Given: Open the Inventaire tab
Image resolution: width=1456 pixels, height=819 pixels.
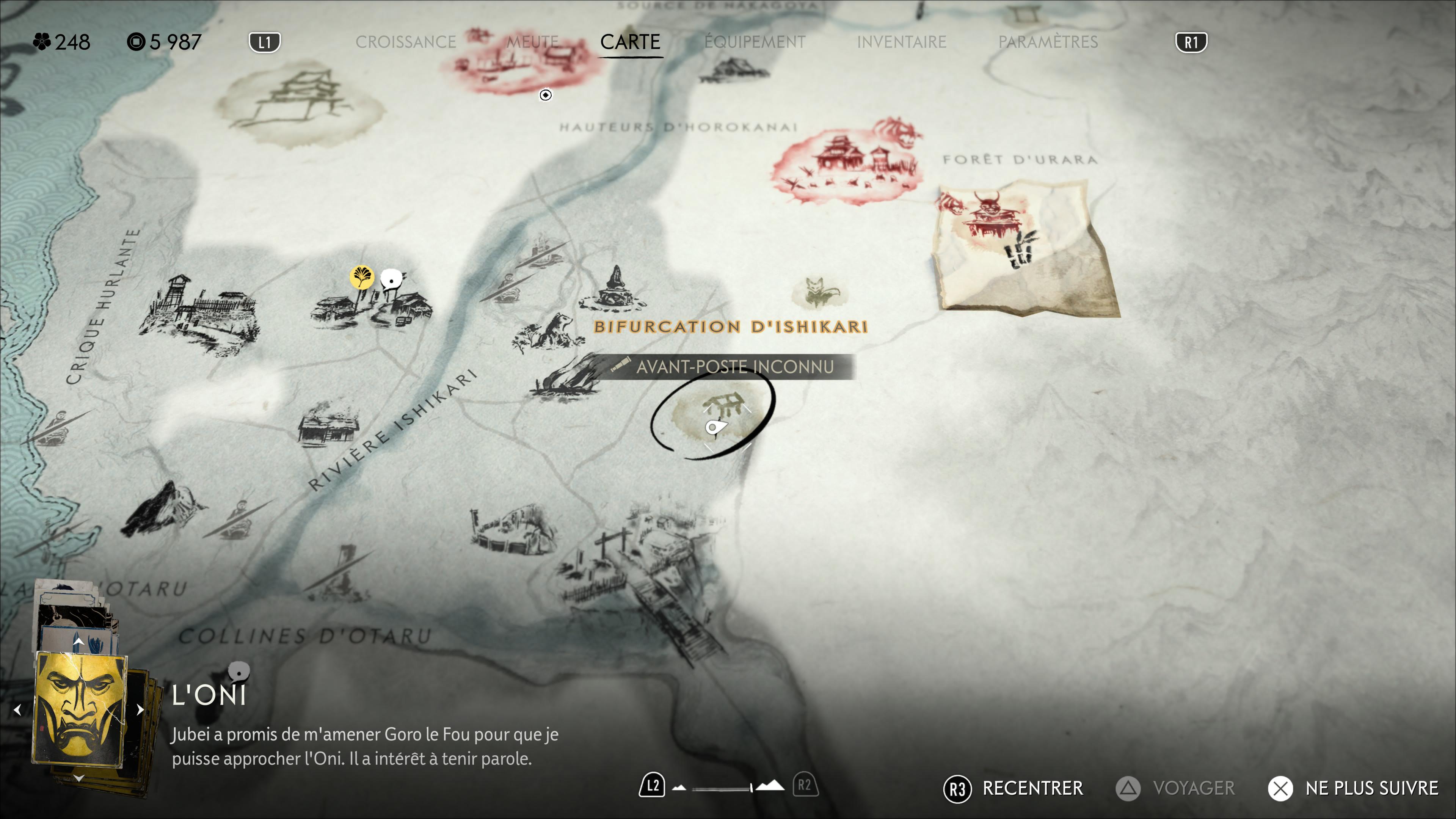Looking at the screenshot, I should [x=901, y=42].
